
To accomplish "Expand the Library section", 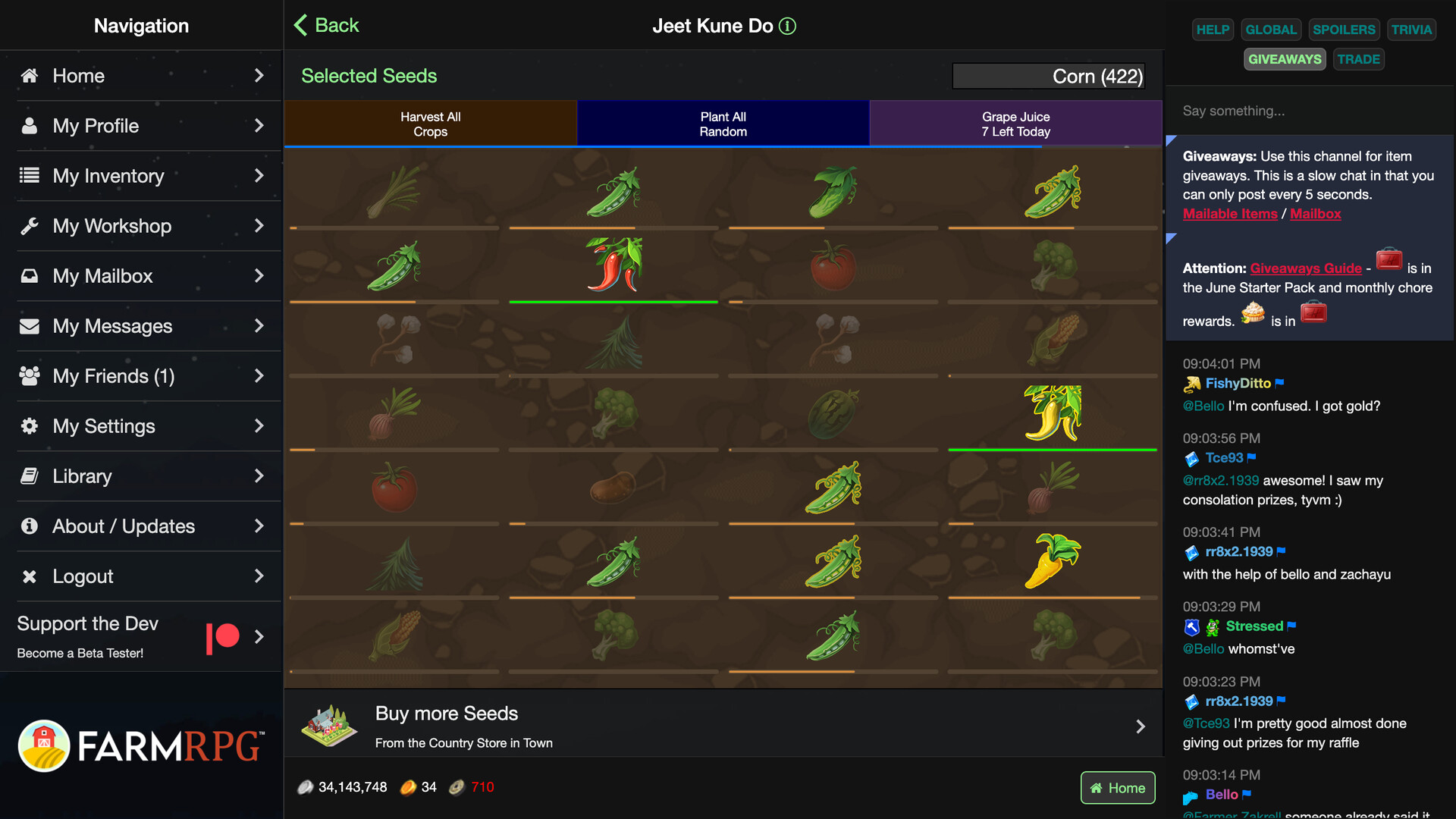I will point(259,475).
